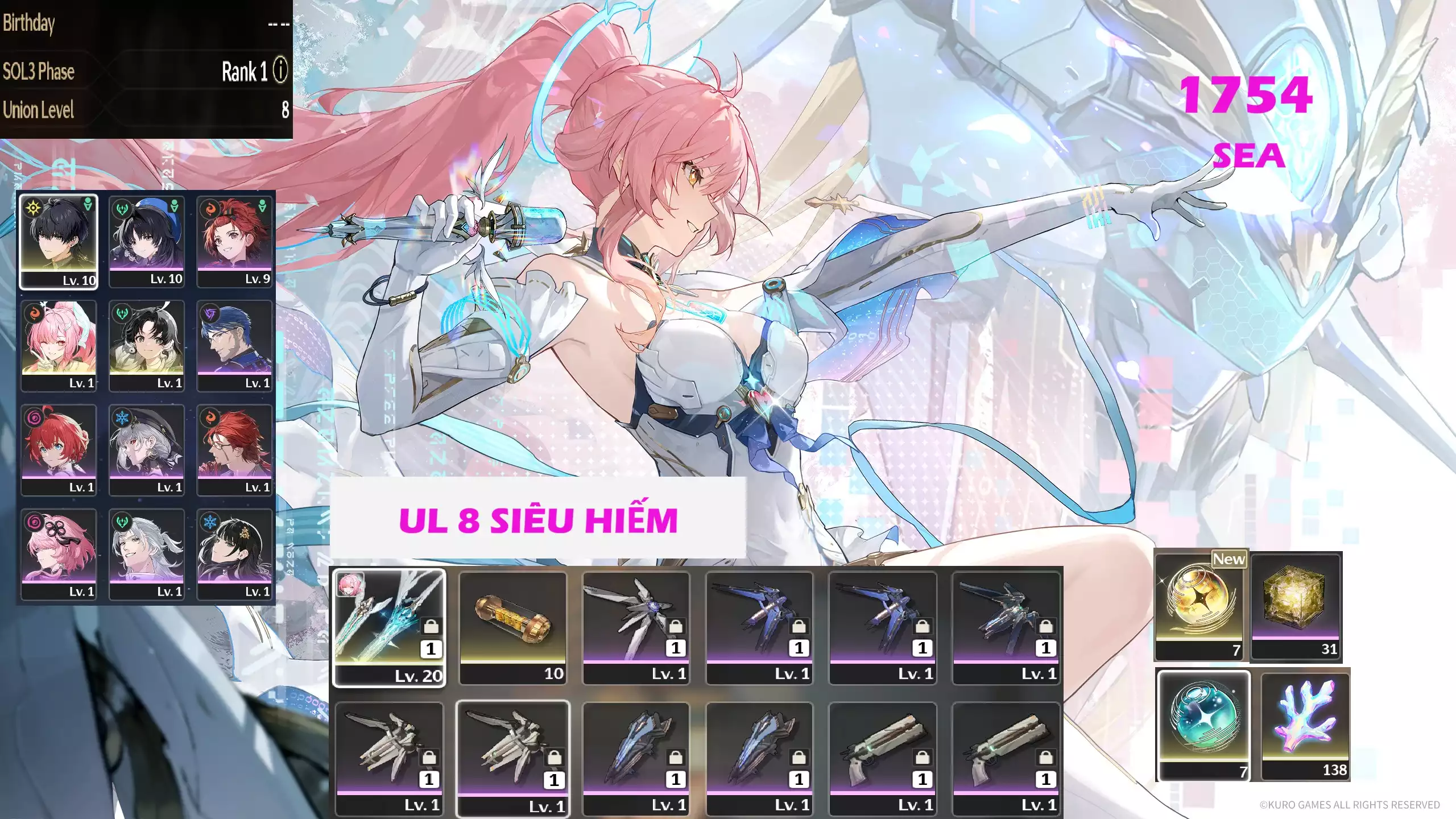Select the bottom-right black-haired Glacio character
Image resolution: width=1456 pixels, height=819 pixels.
click(235, 555)
